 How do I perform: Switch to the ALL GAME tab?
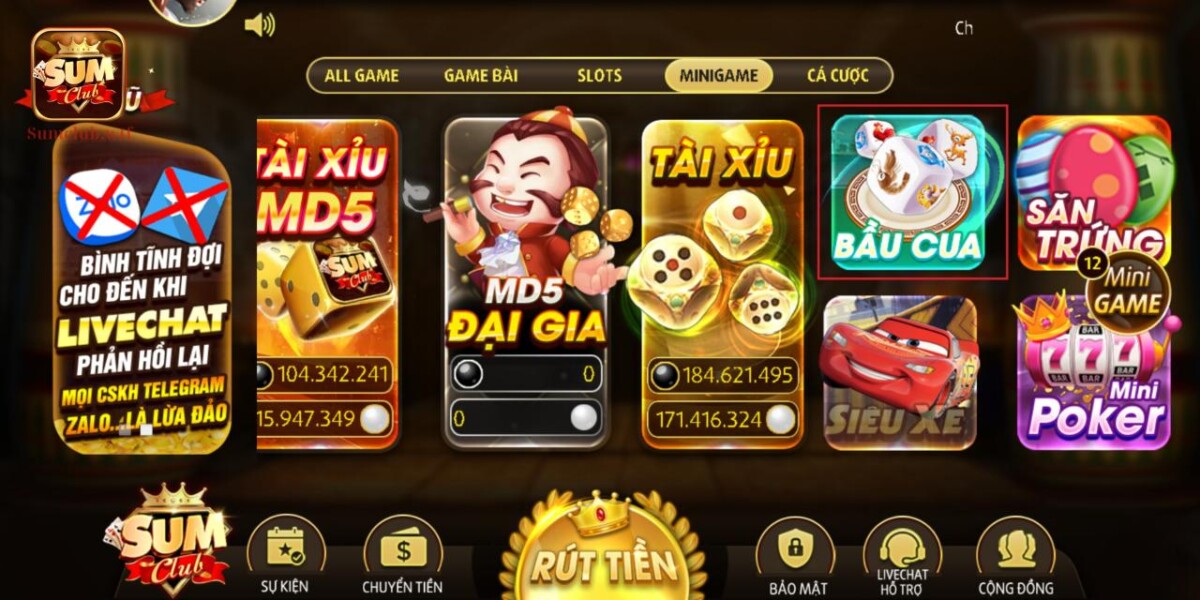tap(361, 76)
